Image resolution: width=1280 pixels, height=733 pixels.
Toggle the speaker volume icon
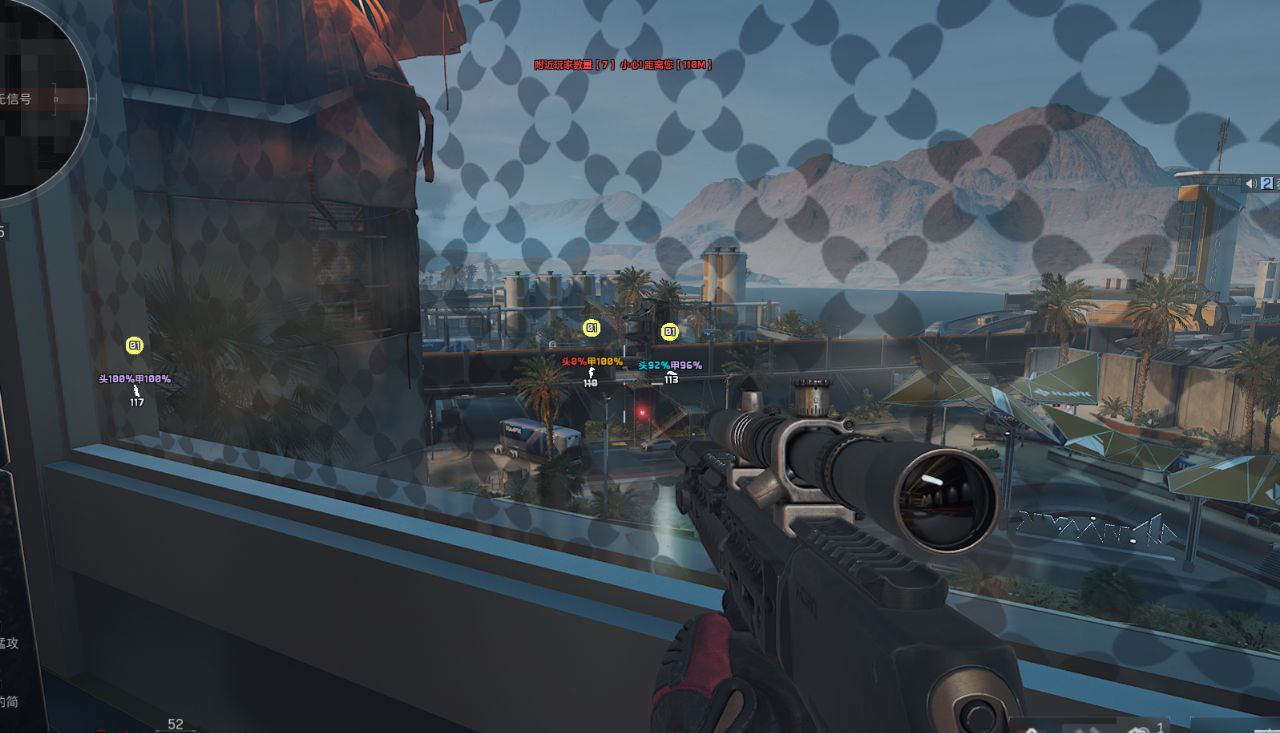coord(1250,183)
